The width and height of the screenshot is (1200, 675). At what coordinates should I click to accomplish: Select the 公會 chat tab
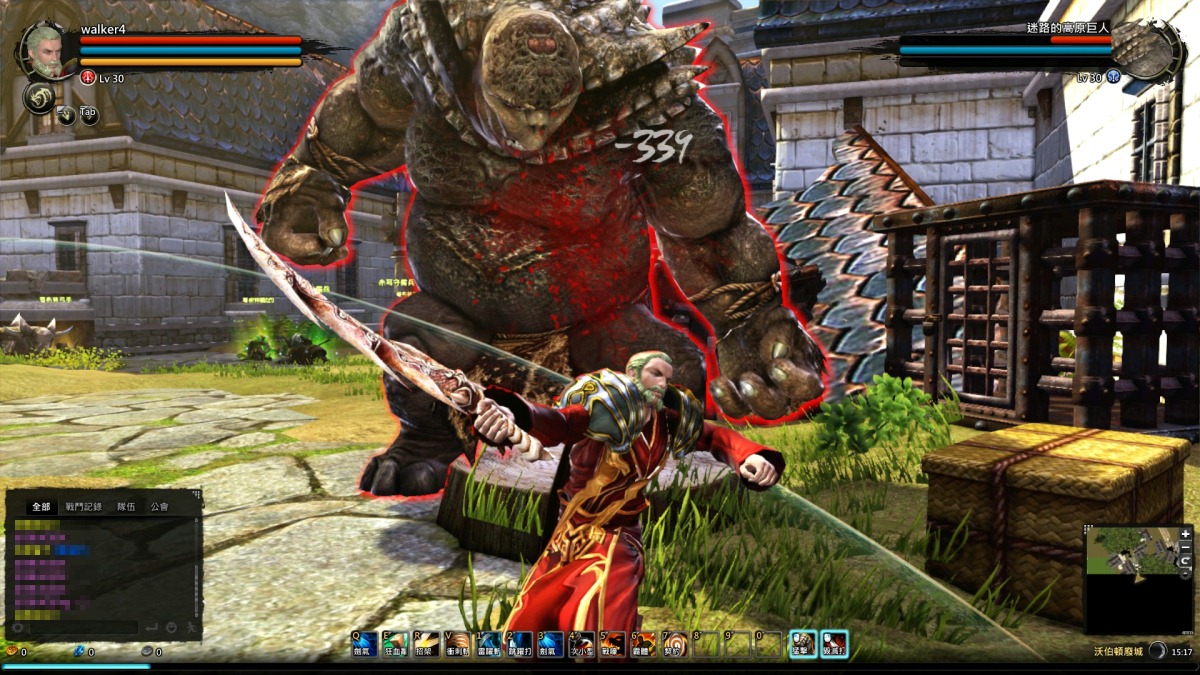[x=159, y=507]
